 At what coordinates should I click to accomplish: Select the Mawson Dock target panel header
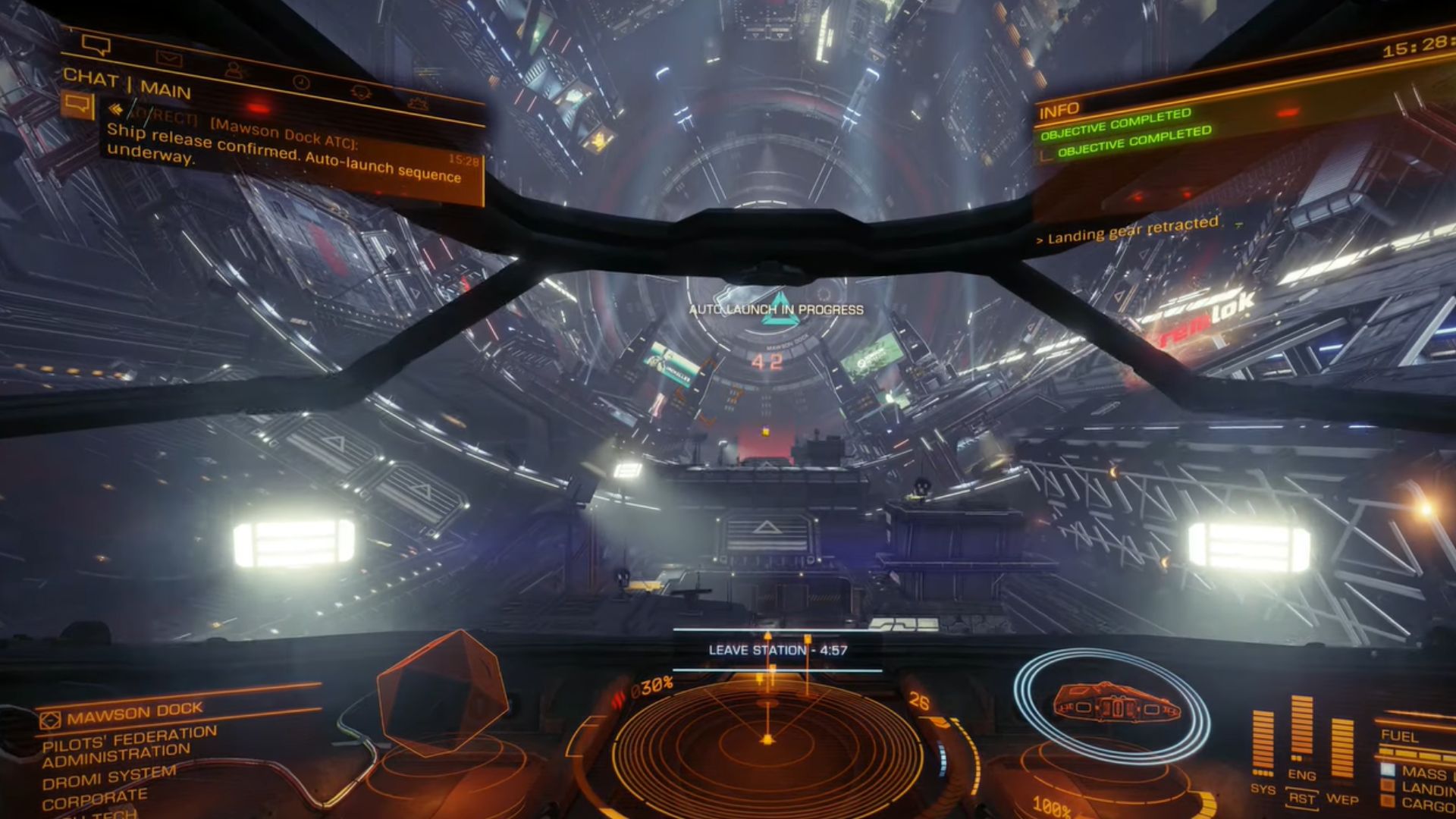[x=136, y=713]
